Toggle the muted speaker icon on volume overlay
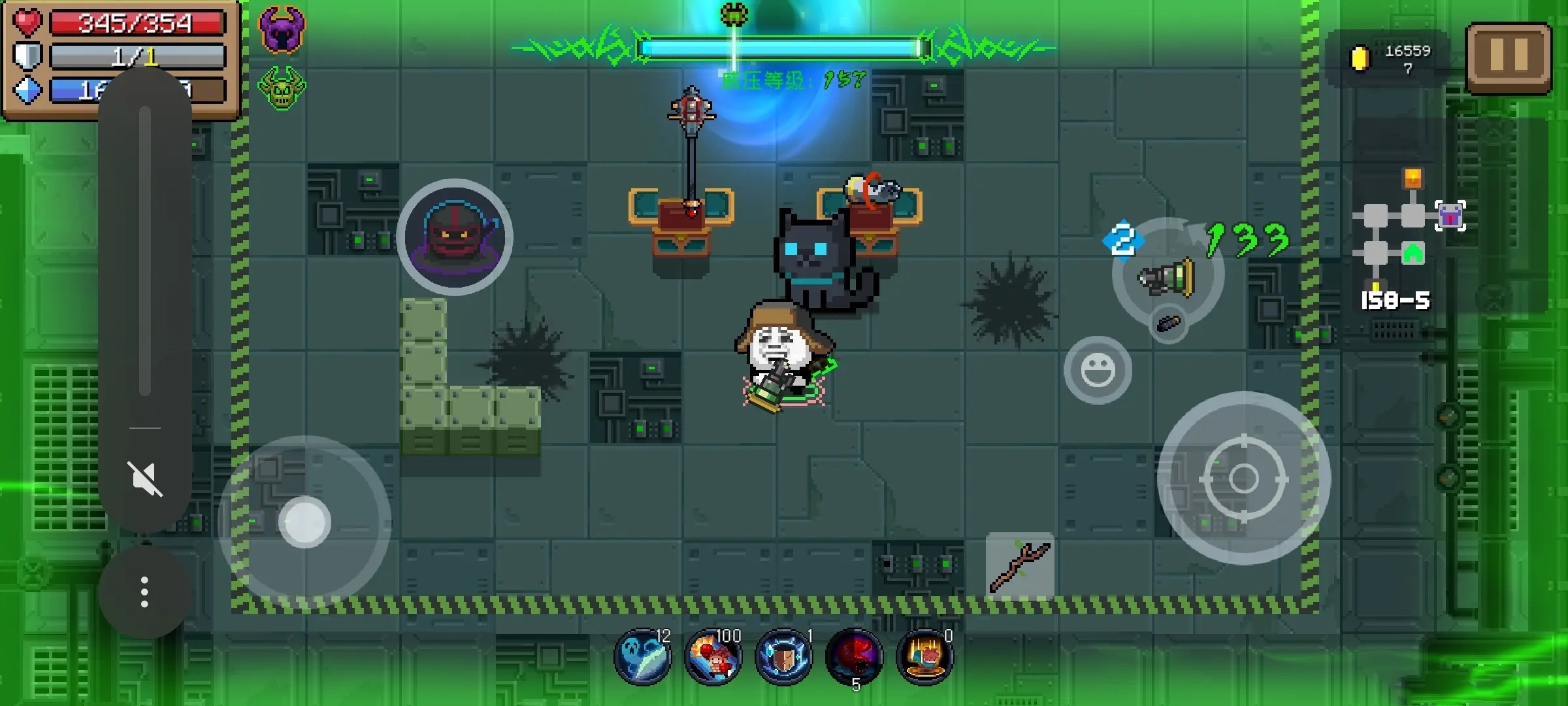Image resolution: width=1568 pixels, height=706 pixels. pyautogui.click(x=145, y=479)
